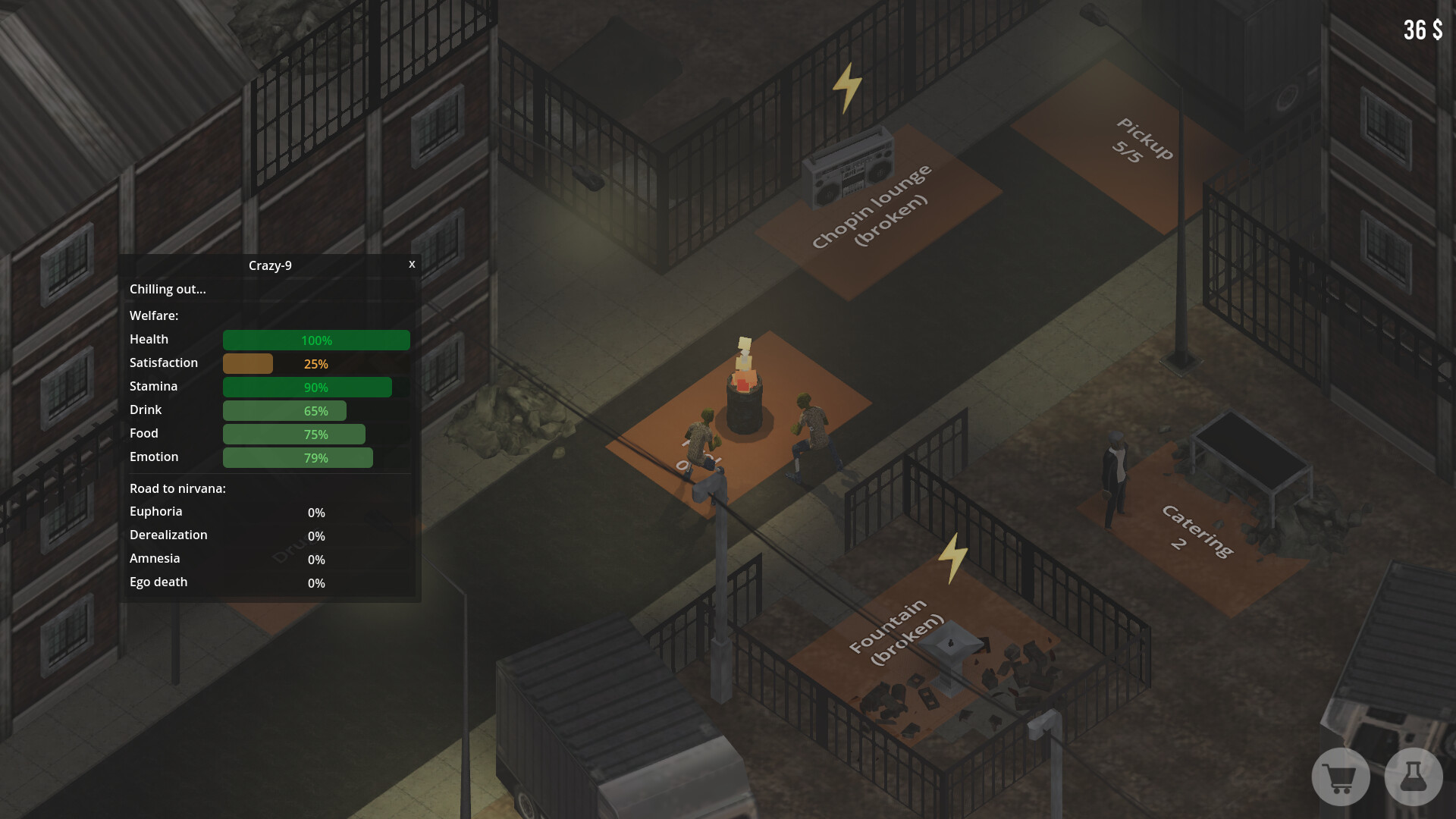Click the Euphoria stat under Road to nirvana
Screen dimensions: 1456x819
(x=155, y=511)
